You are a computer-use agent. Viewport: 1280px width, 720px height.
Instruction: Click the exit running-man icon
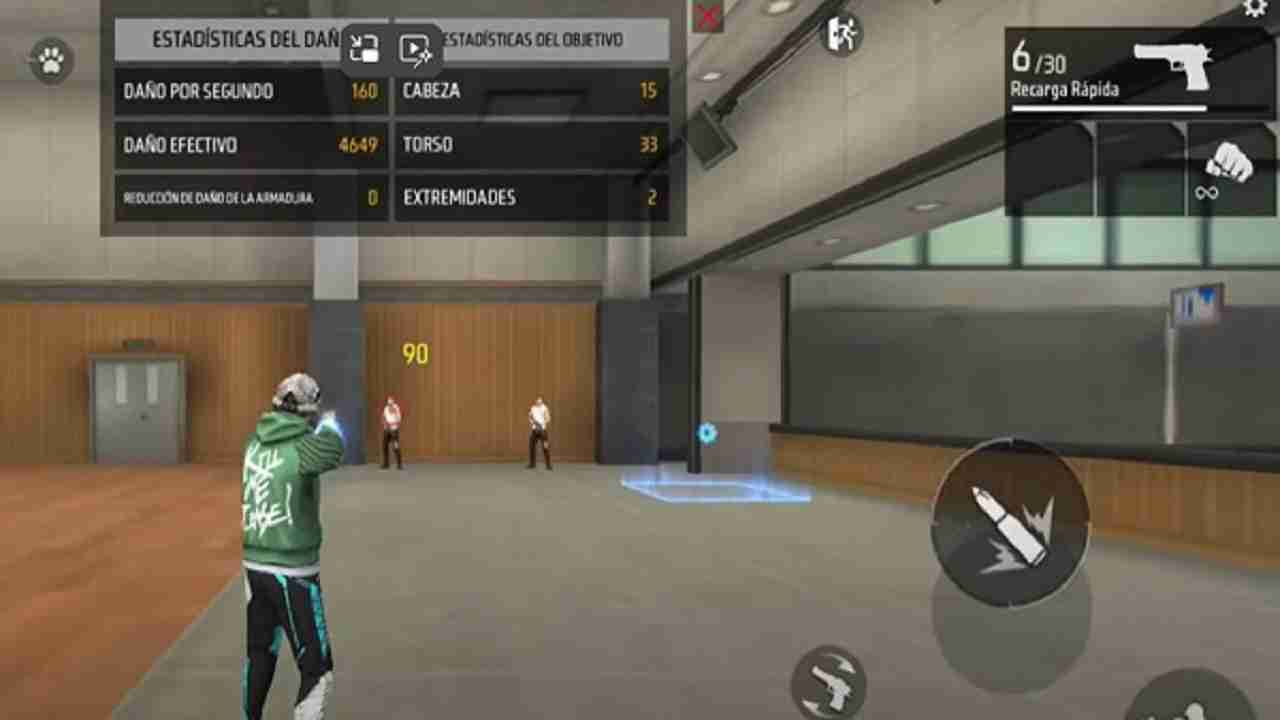pyautogui.click(x=842, y=34)
